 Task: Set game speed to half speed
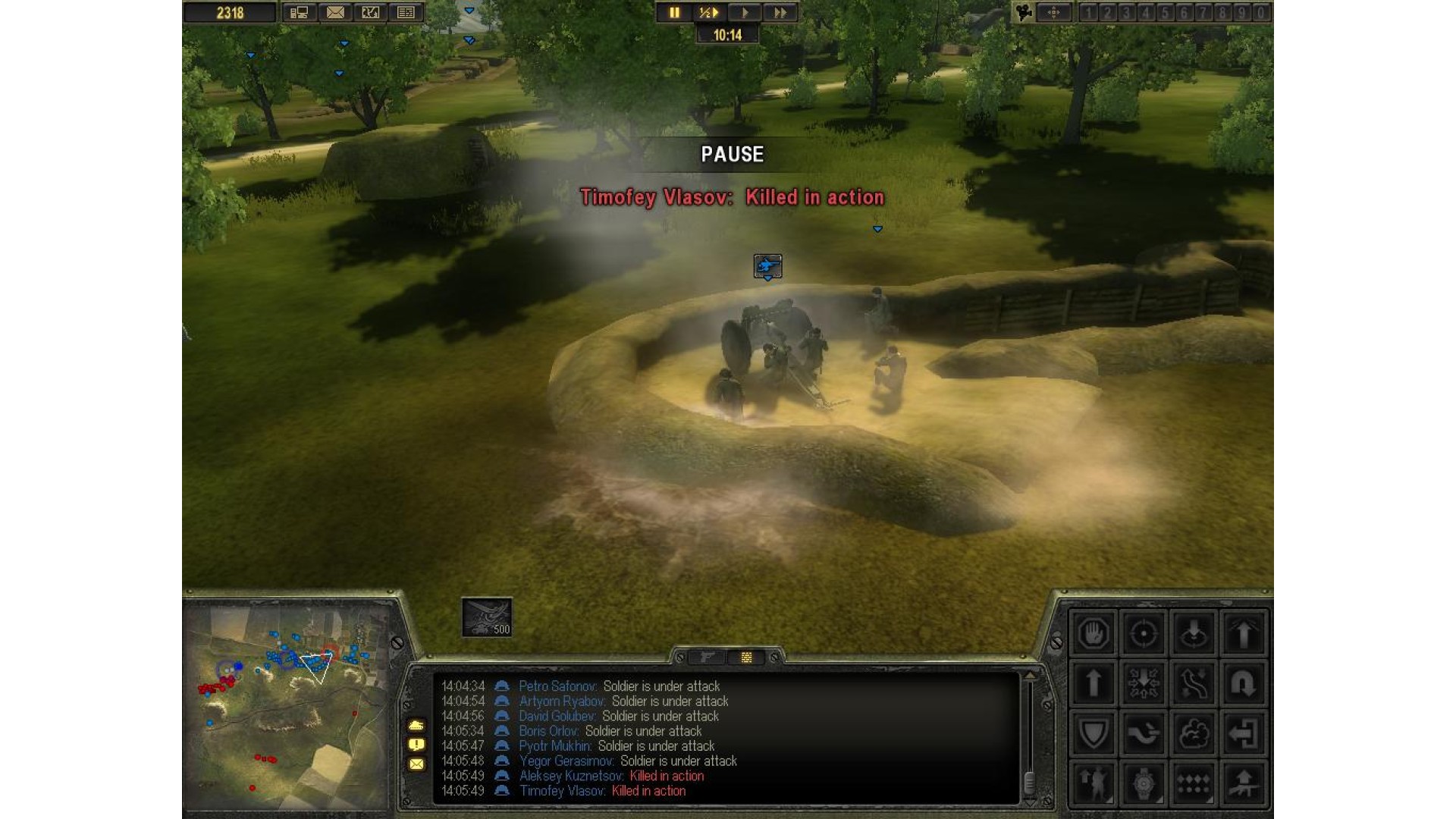coord(708,13)
